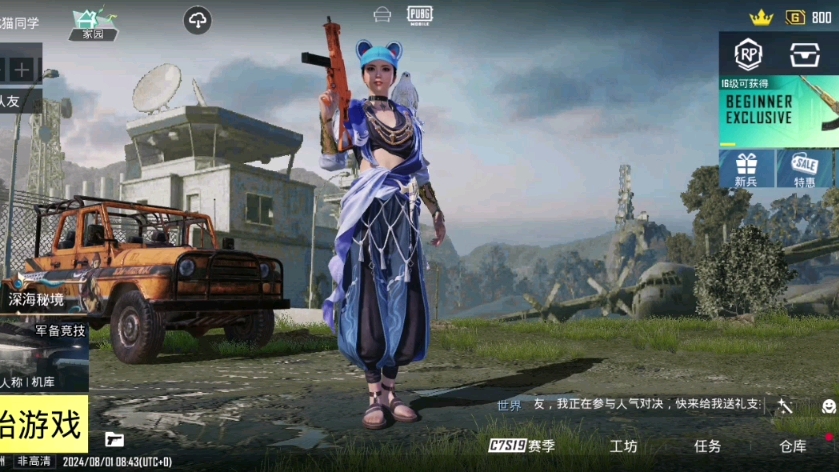
Task: Open the pistol icon beside start button
Action: (114, 438)
